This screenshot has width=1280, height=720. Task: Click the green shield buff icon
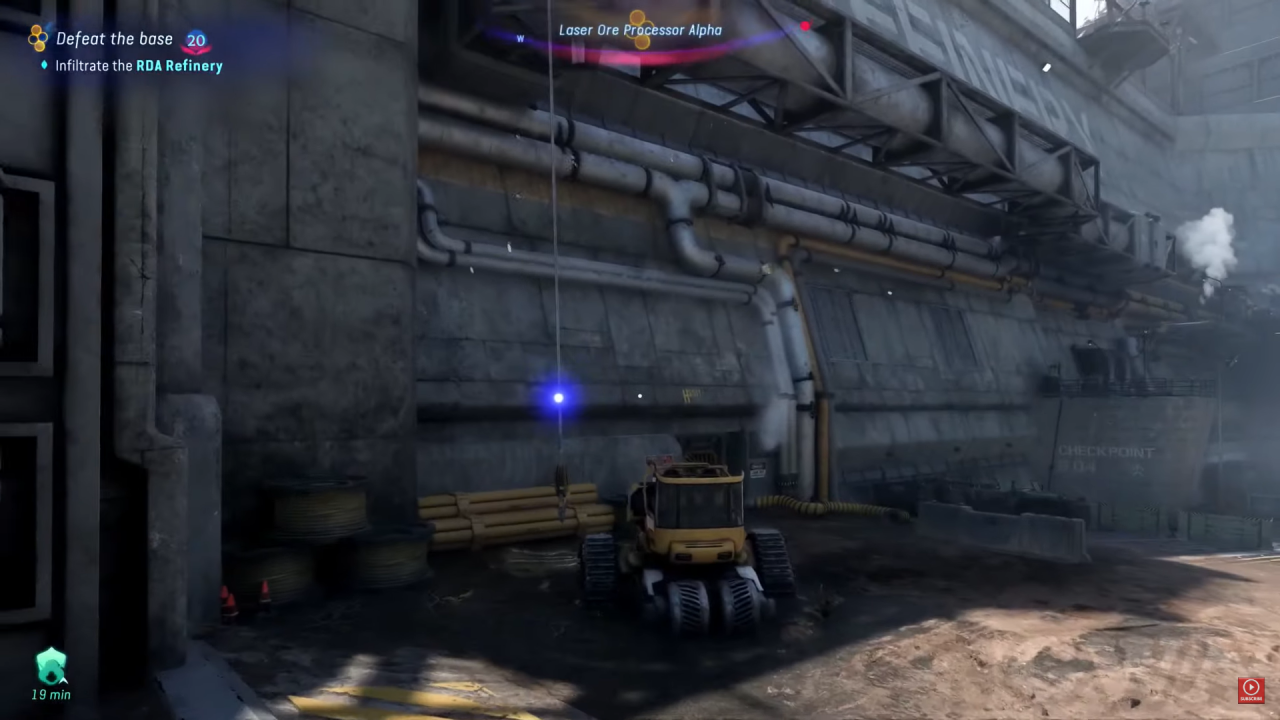50,665
